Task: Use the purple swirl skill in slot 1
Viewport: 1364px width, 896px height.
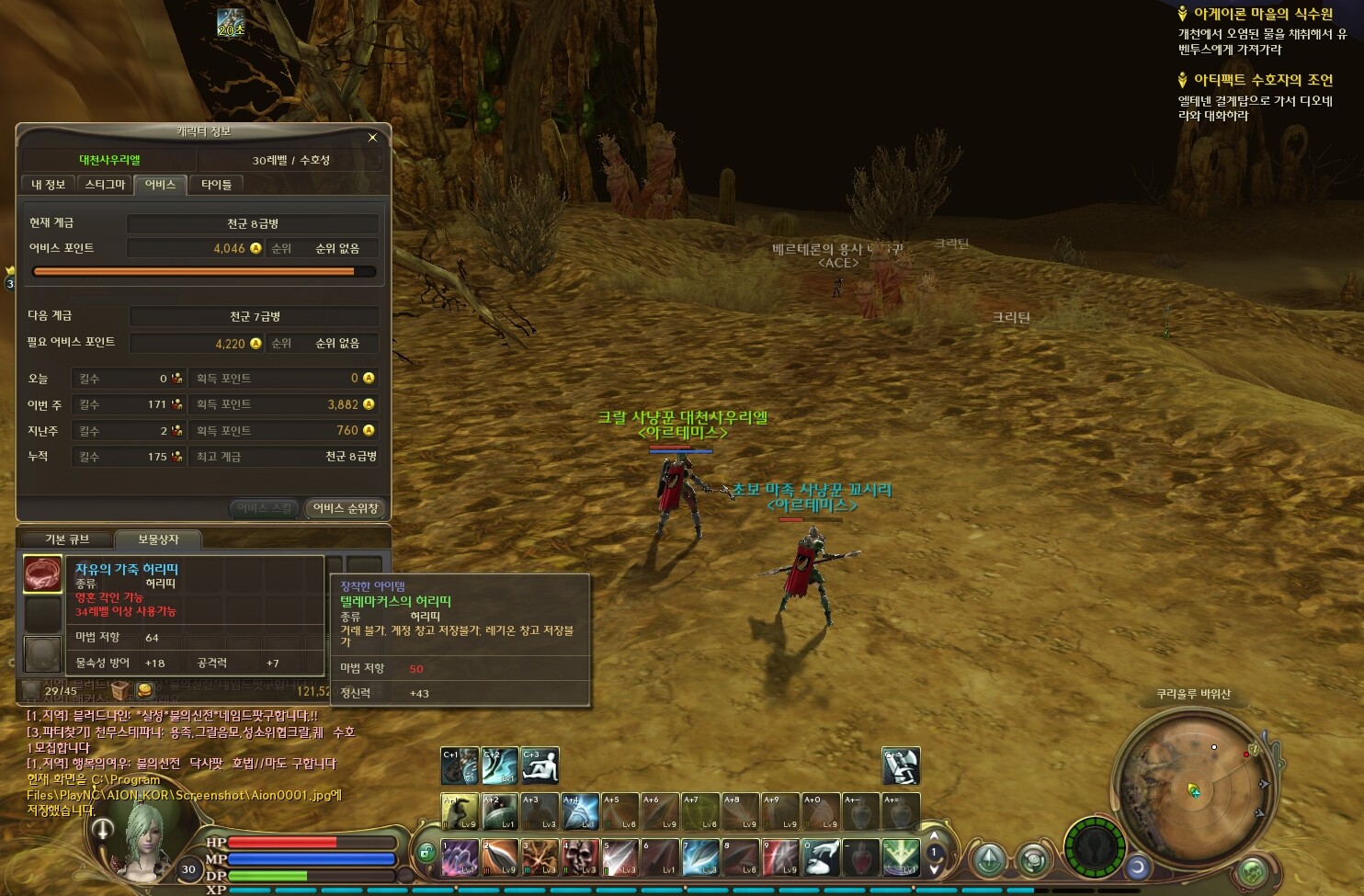Action: 460,857
